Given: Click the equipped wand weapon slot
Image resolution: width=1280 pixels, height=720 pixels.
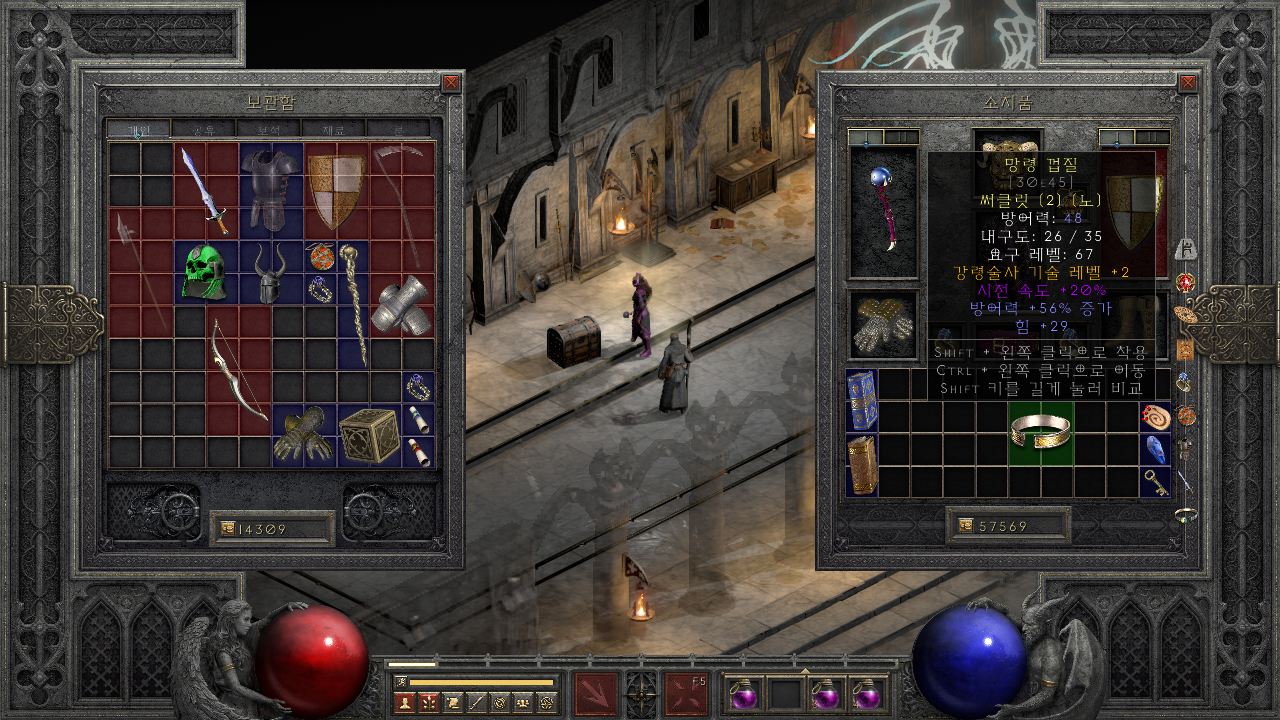Looking at the screenshot, I should [883, 213].
